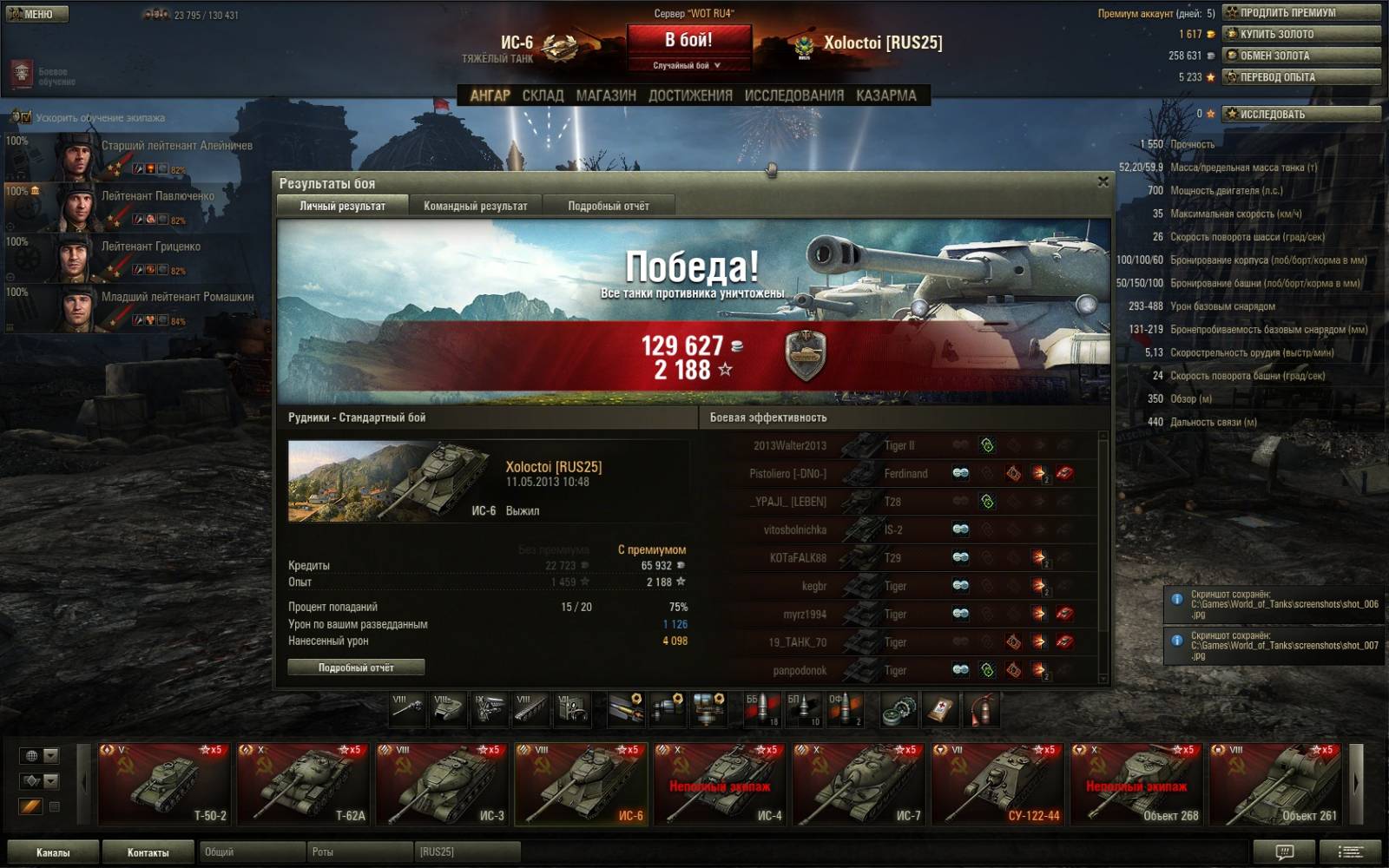
Task: Open Обмен золота exchange
Action: pos(1300,56)
